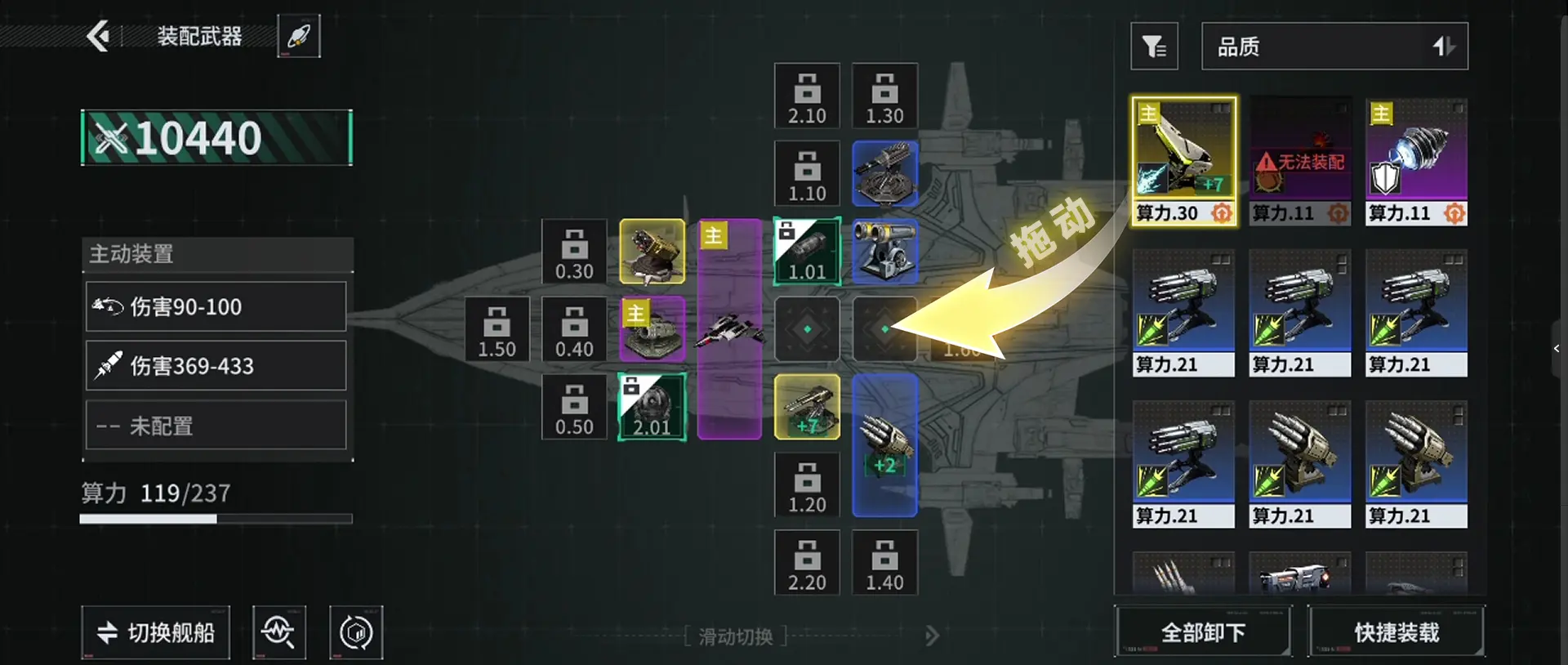Click the locked 1.50 weapon slot
Screen dimensions: 1568x665
[497, 329]
